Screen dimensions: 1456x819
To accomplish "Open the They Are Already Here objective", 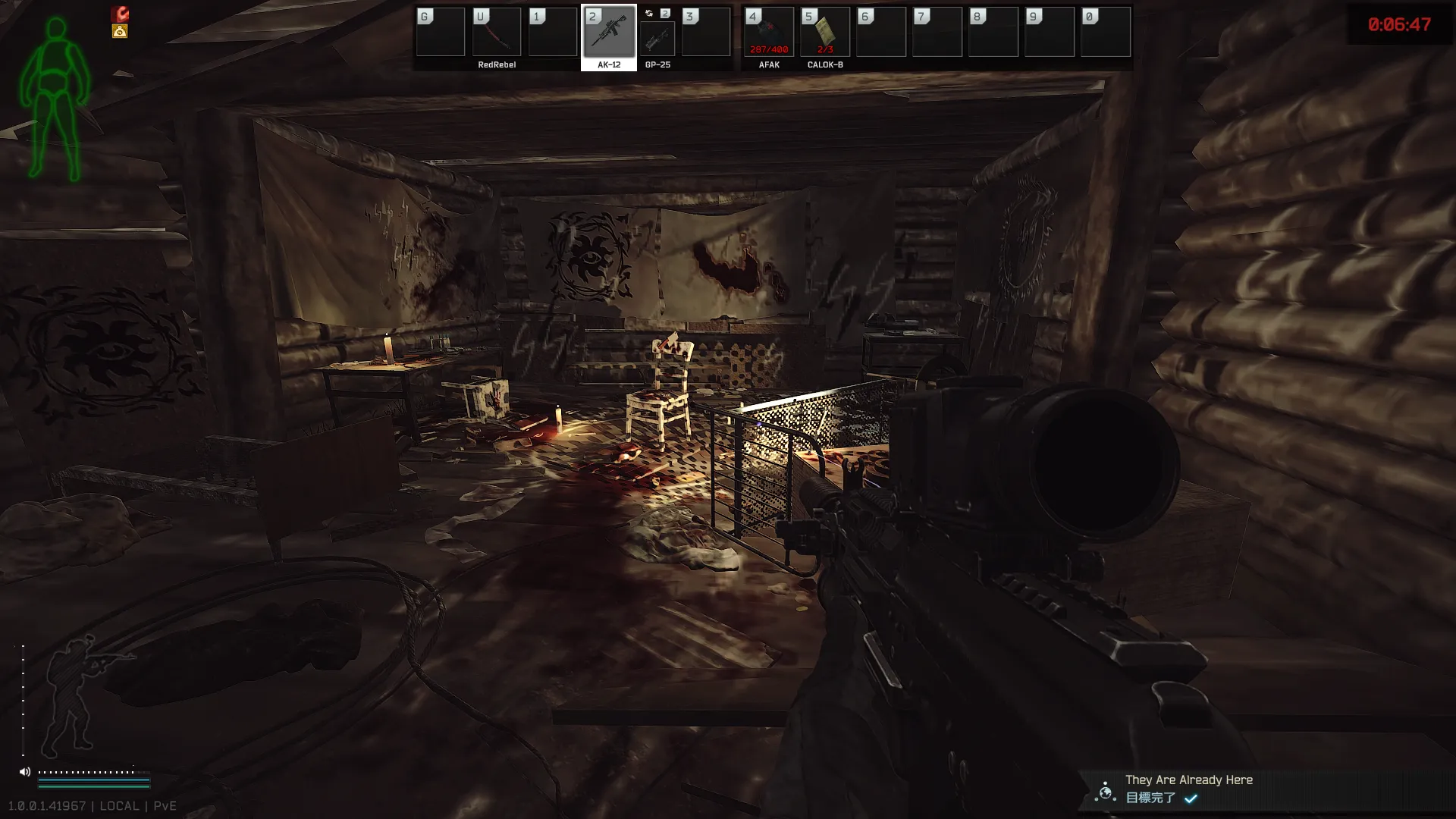I will pyautogui.click(x=1188, y=788).
